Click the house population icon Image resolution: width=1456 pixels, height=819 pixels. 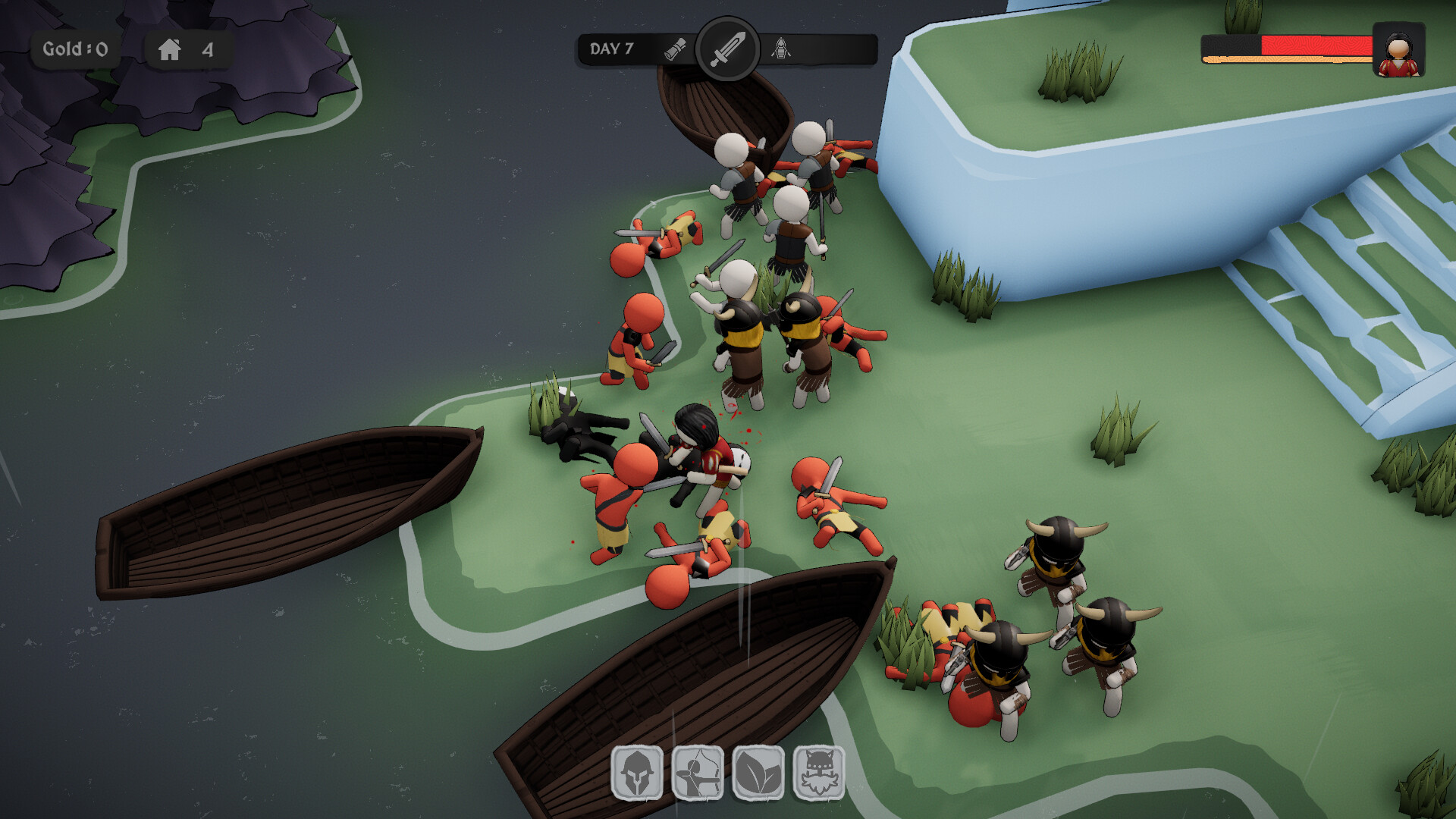(x=170, y=50)
